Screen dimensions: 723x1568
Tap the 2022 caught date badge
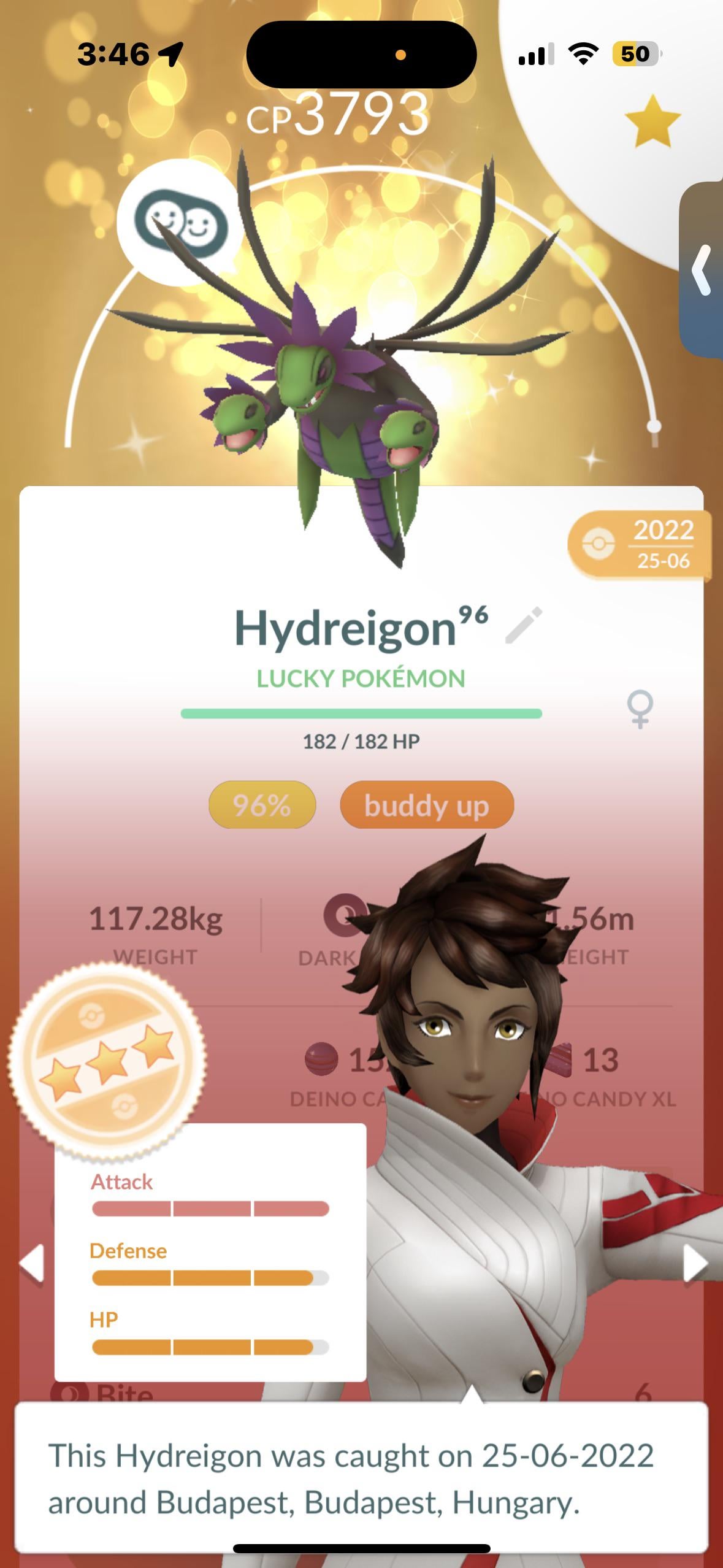(641, 544)
